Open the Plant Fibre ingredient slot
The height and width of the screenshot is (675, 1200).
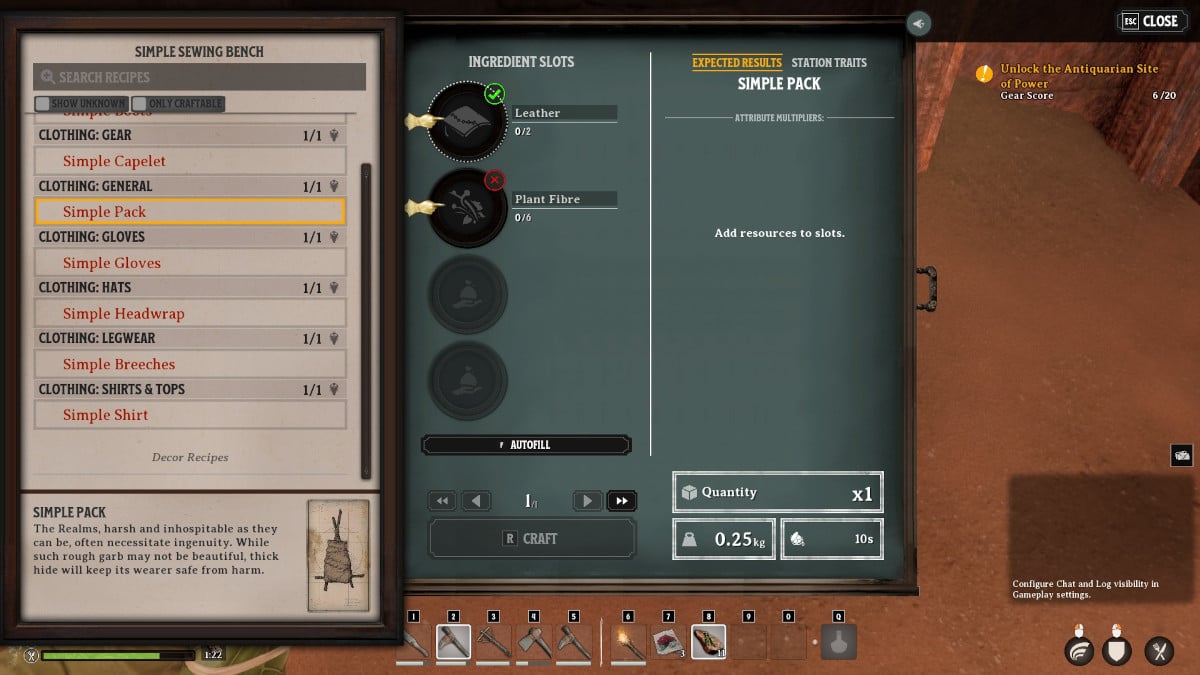[466, 207]
